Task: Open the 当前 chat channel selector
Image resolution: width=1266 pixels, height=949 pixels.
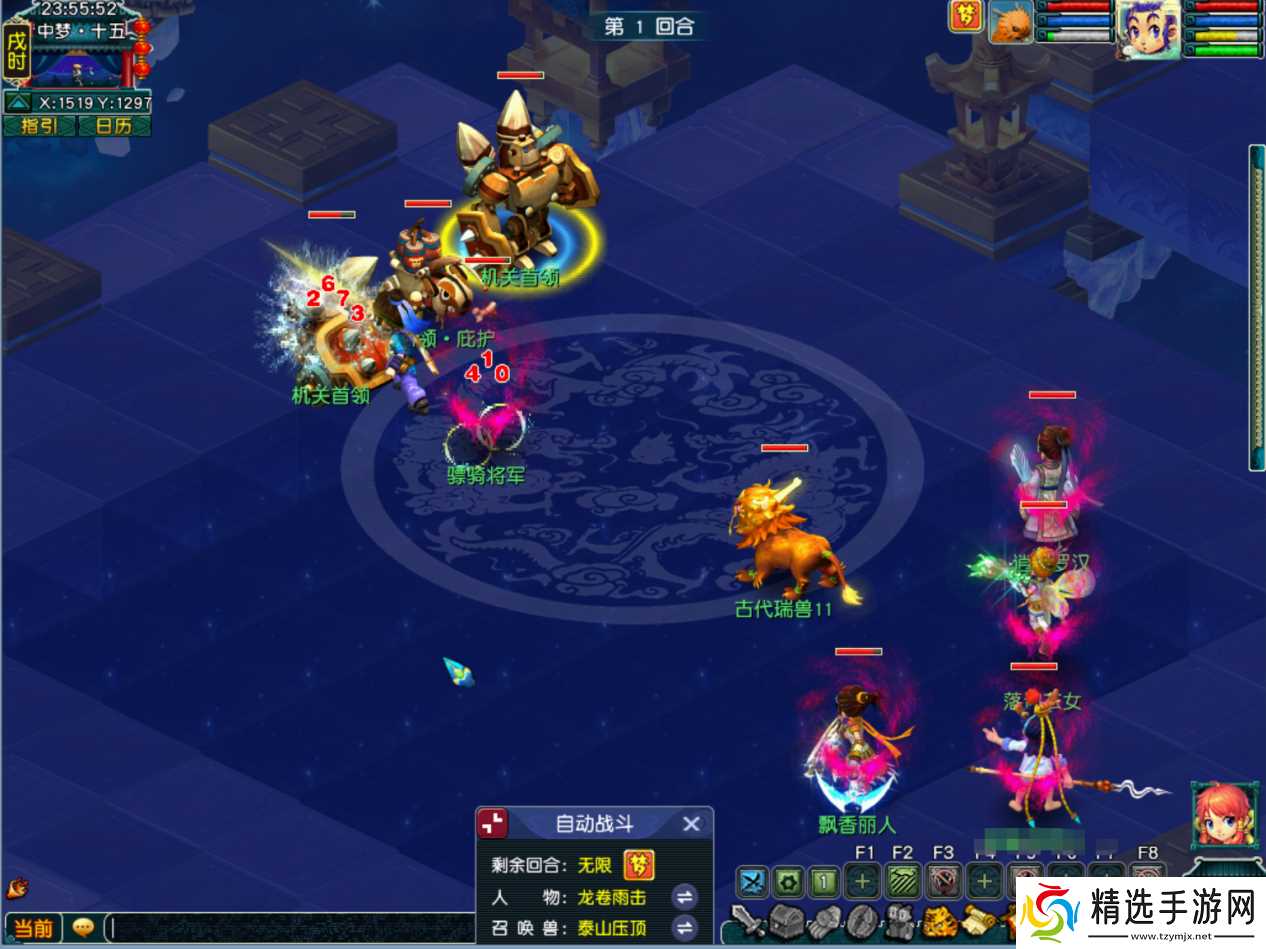Action: pyautogui.click(x=33, y=928)
